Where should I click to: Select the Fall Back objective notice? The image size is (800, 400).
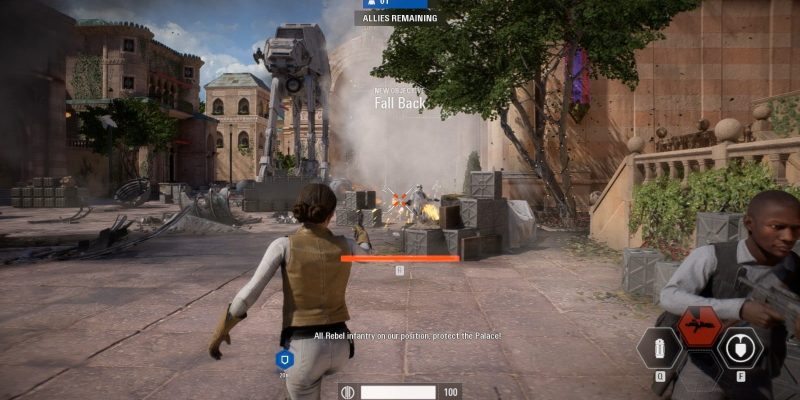pyautogui.click(x=400, y=101)
